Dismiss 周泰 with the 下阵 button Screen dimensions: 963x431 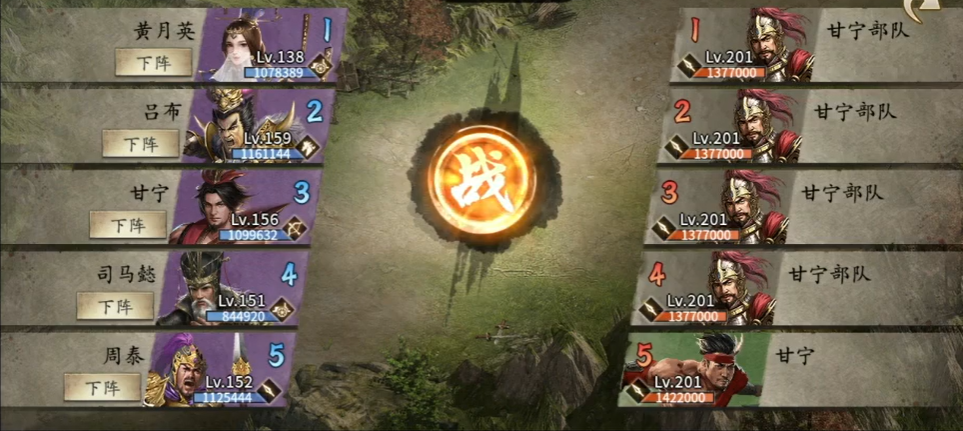102,386
